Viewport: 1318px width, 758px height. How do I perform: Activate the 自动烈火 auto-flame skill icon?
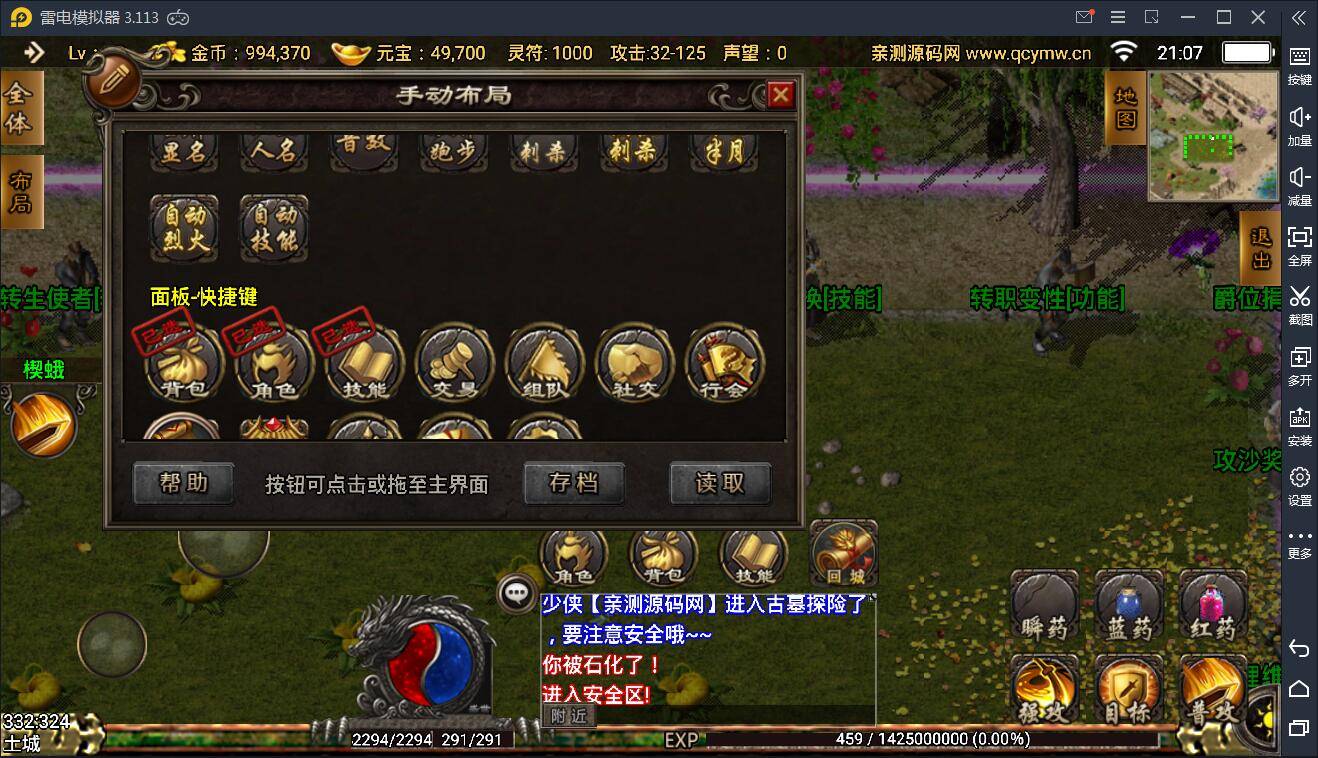click(x=183, y=230)
